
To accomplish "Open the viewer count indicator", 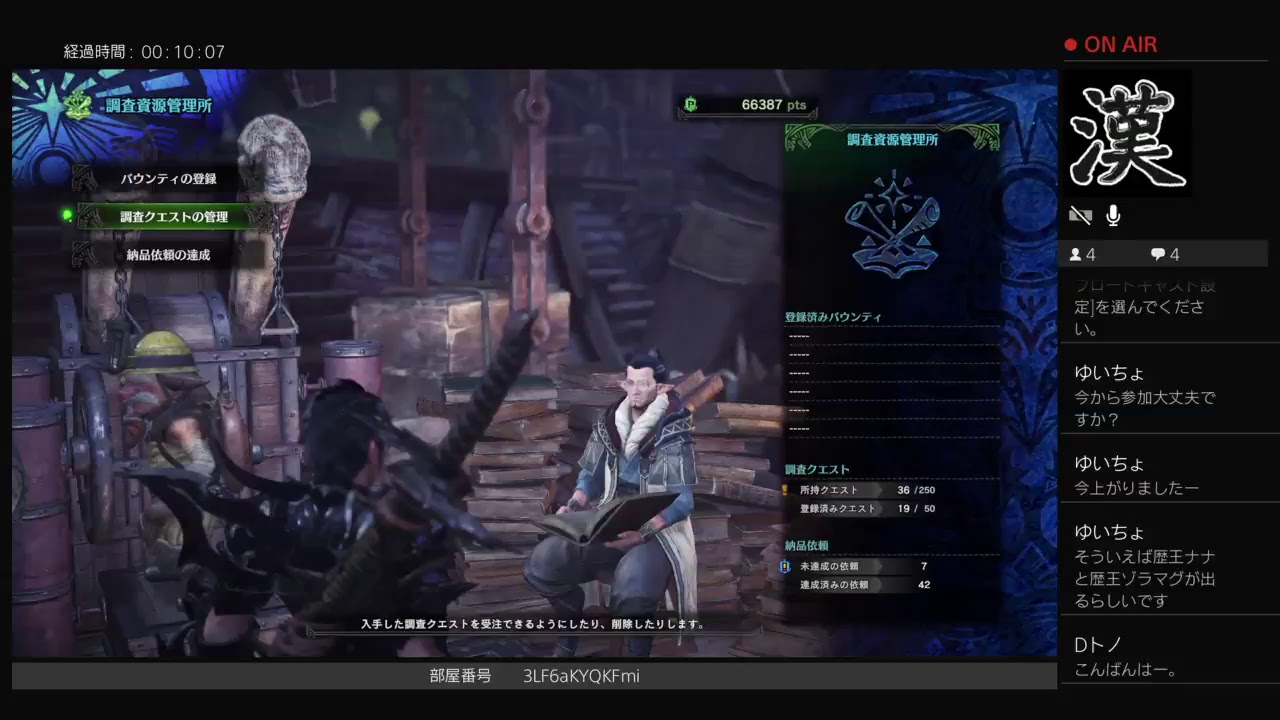I will [x=1082, y=254].
